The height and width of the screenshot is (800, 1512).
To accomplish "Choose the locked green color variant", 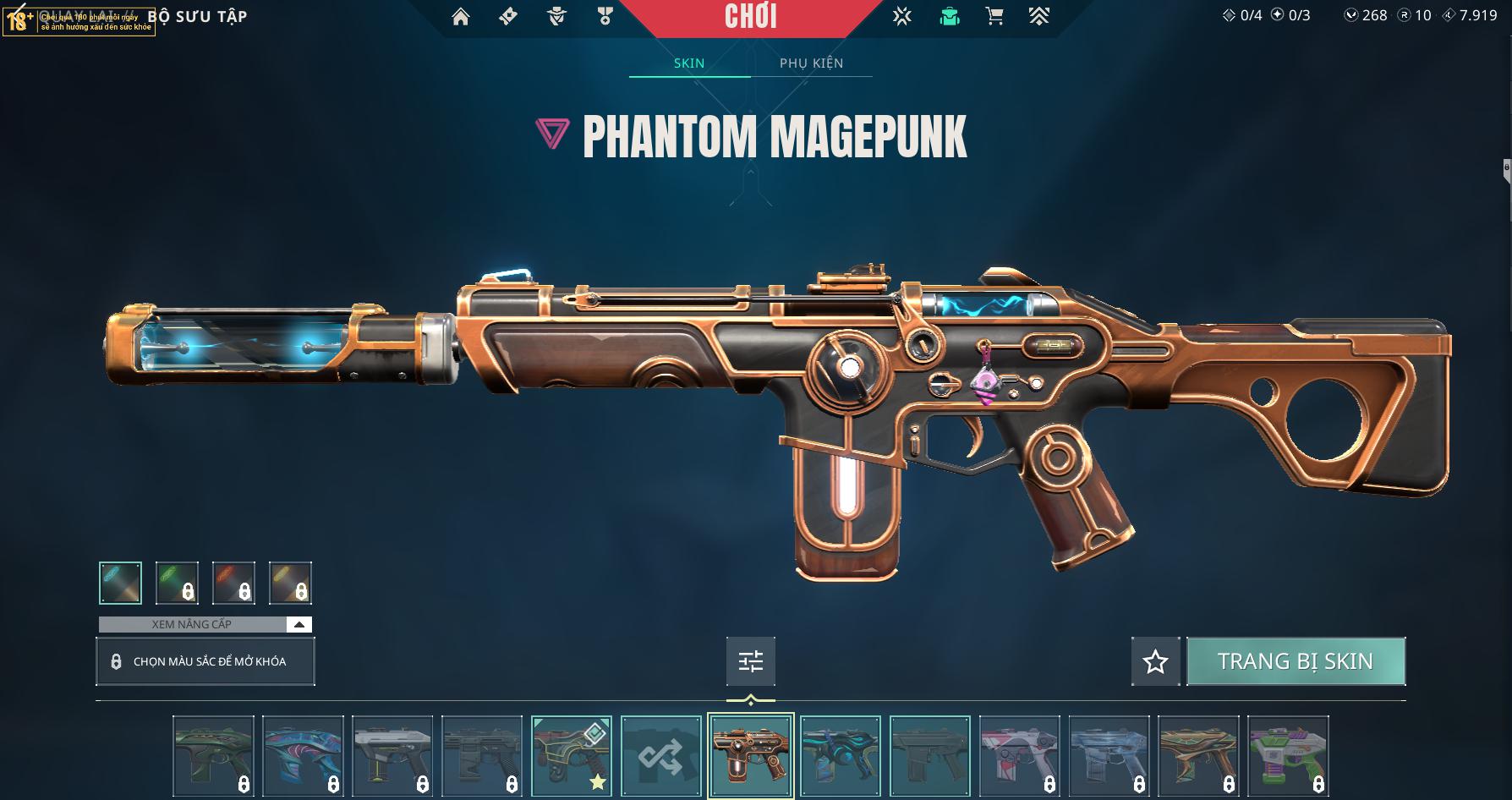I will [x=177, y=583].
